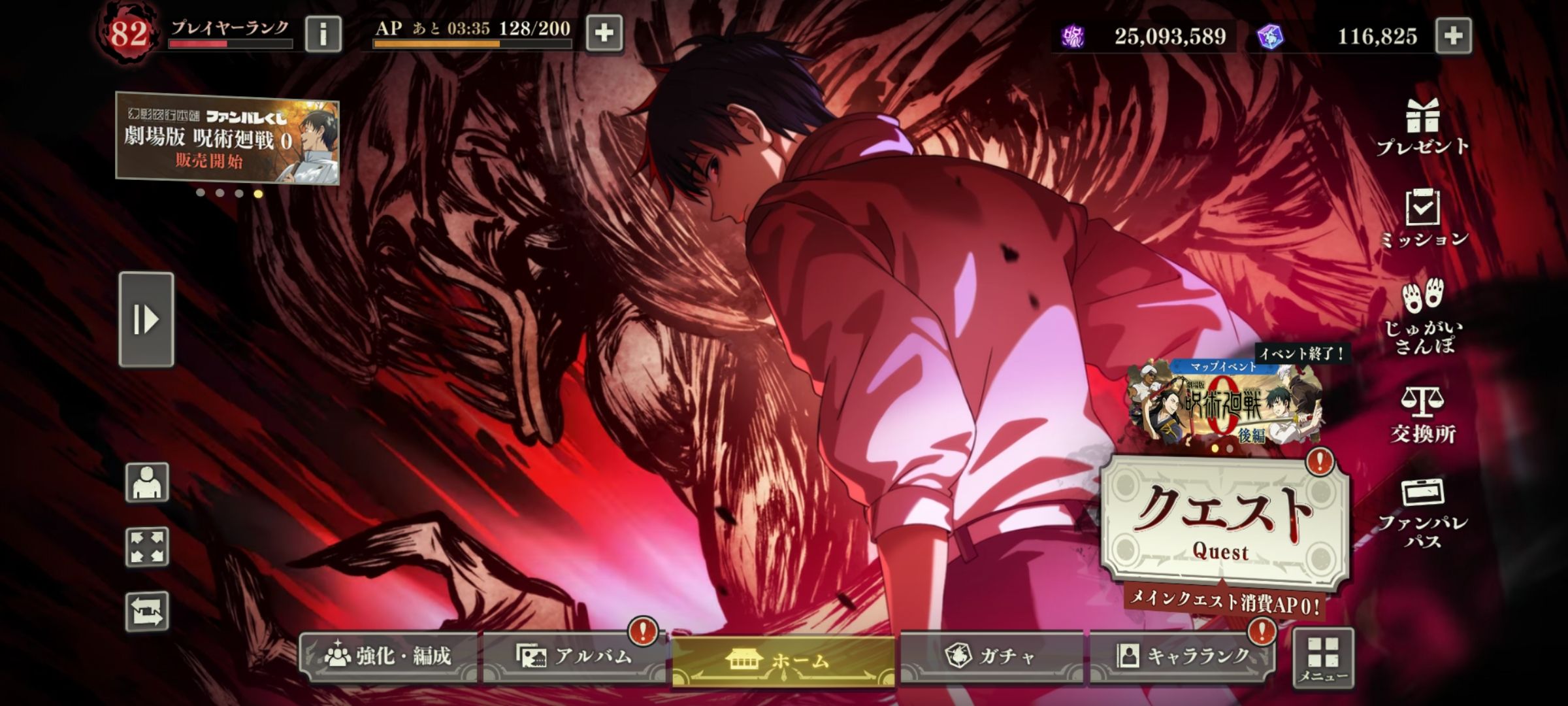Image resolution: width=1568 pixels, height=706 pixels.
Task: Open the キャラランク tab
Action: pyautogui.click(x=1183, y=656)
